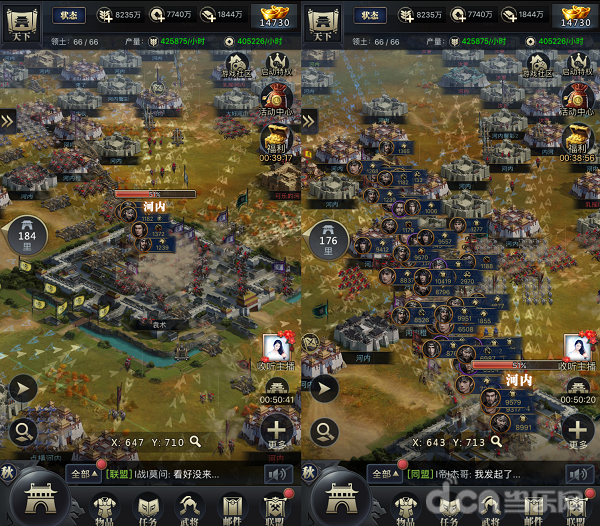Toggle chat speaker button in right screenshot
This screenshot has width=600, height=526.
tap(578, 473)
